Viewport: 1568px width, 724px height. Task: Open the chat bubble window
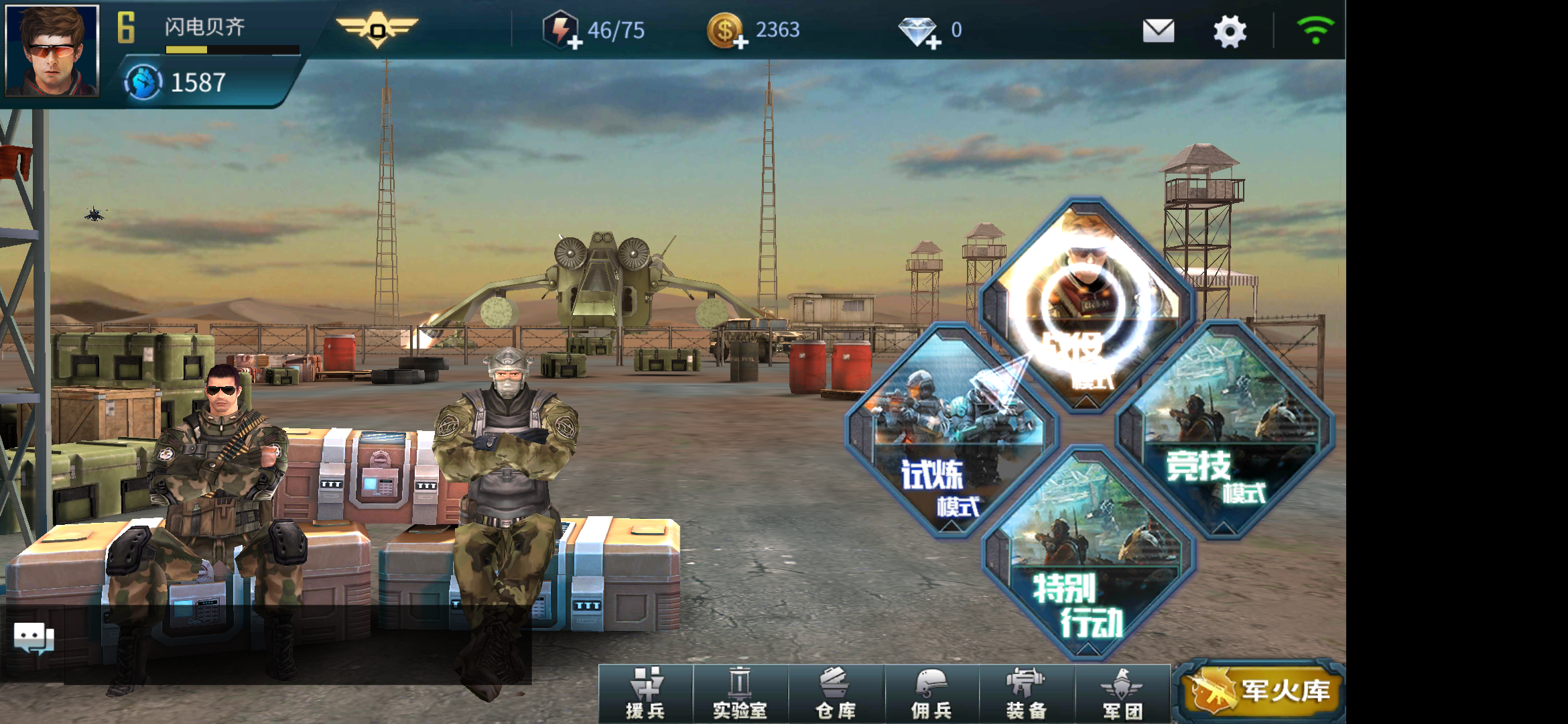(34, 638)
